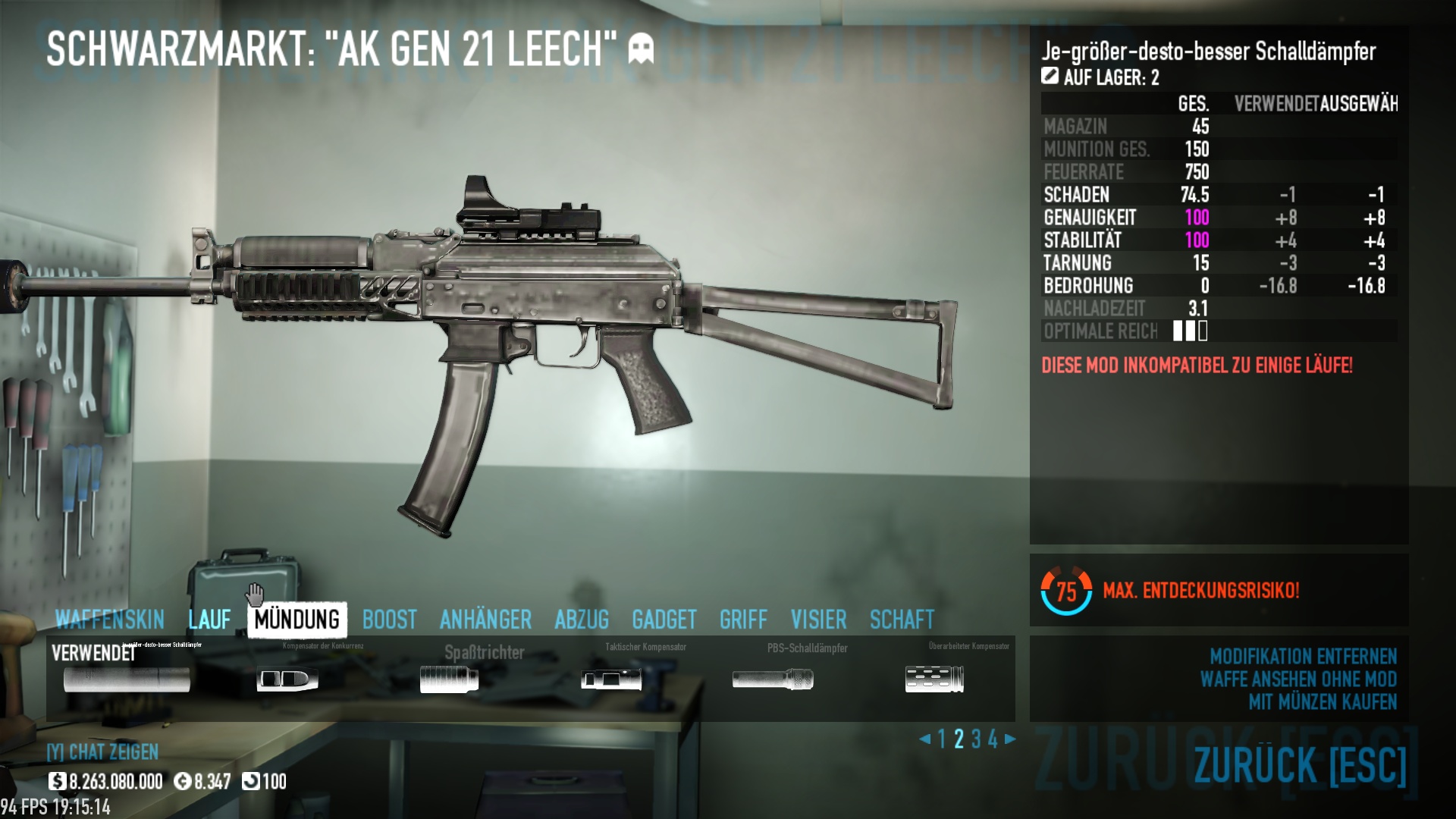Switch to the Waffenskin tab
The image size is (1456, 819).
click(109, 620)
